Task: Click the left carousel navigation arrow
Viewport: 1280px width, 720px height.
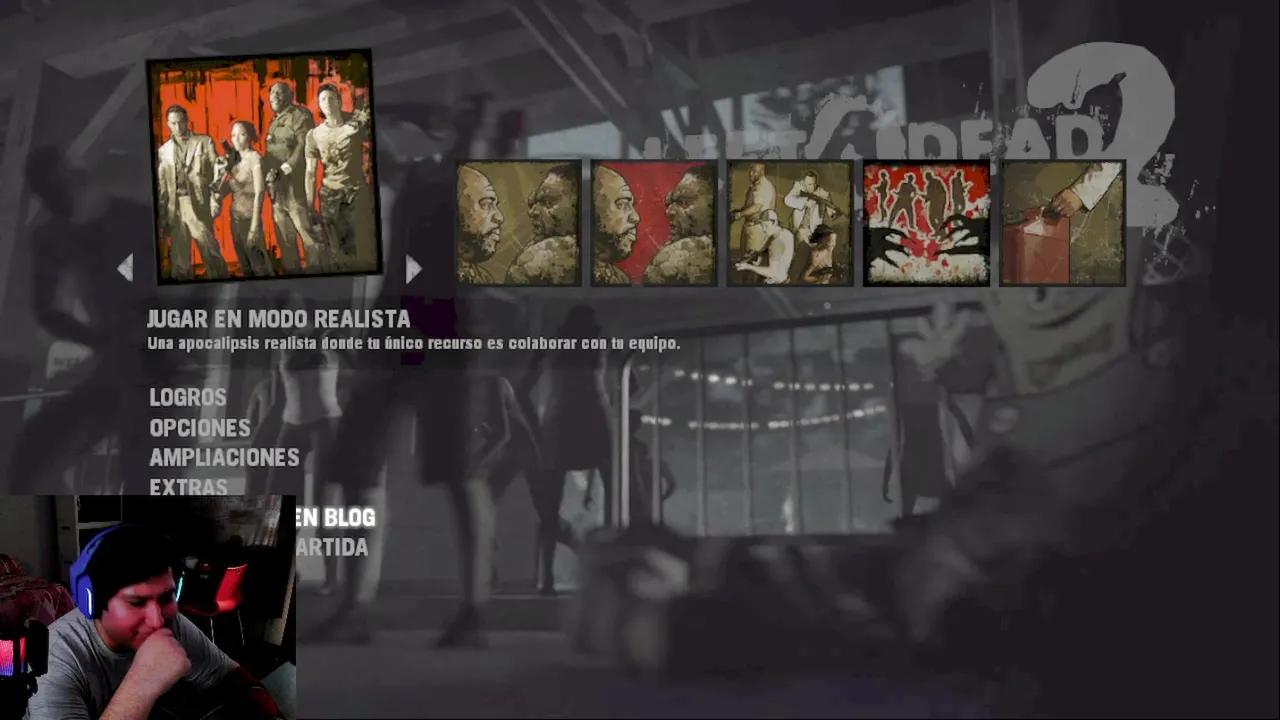Action: pyautogui.click(x=126, y=268)
